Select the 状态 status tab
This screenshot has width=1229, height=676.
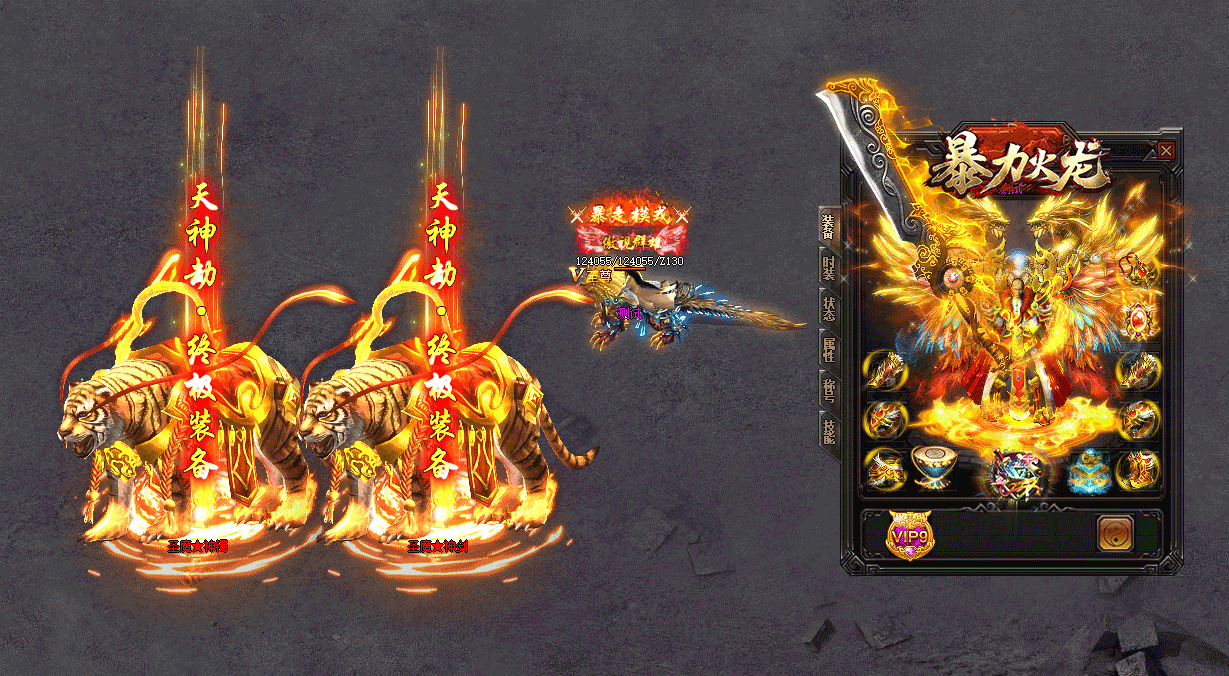click(828, 307)
